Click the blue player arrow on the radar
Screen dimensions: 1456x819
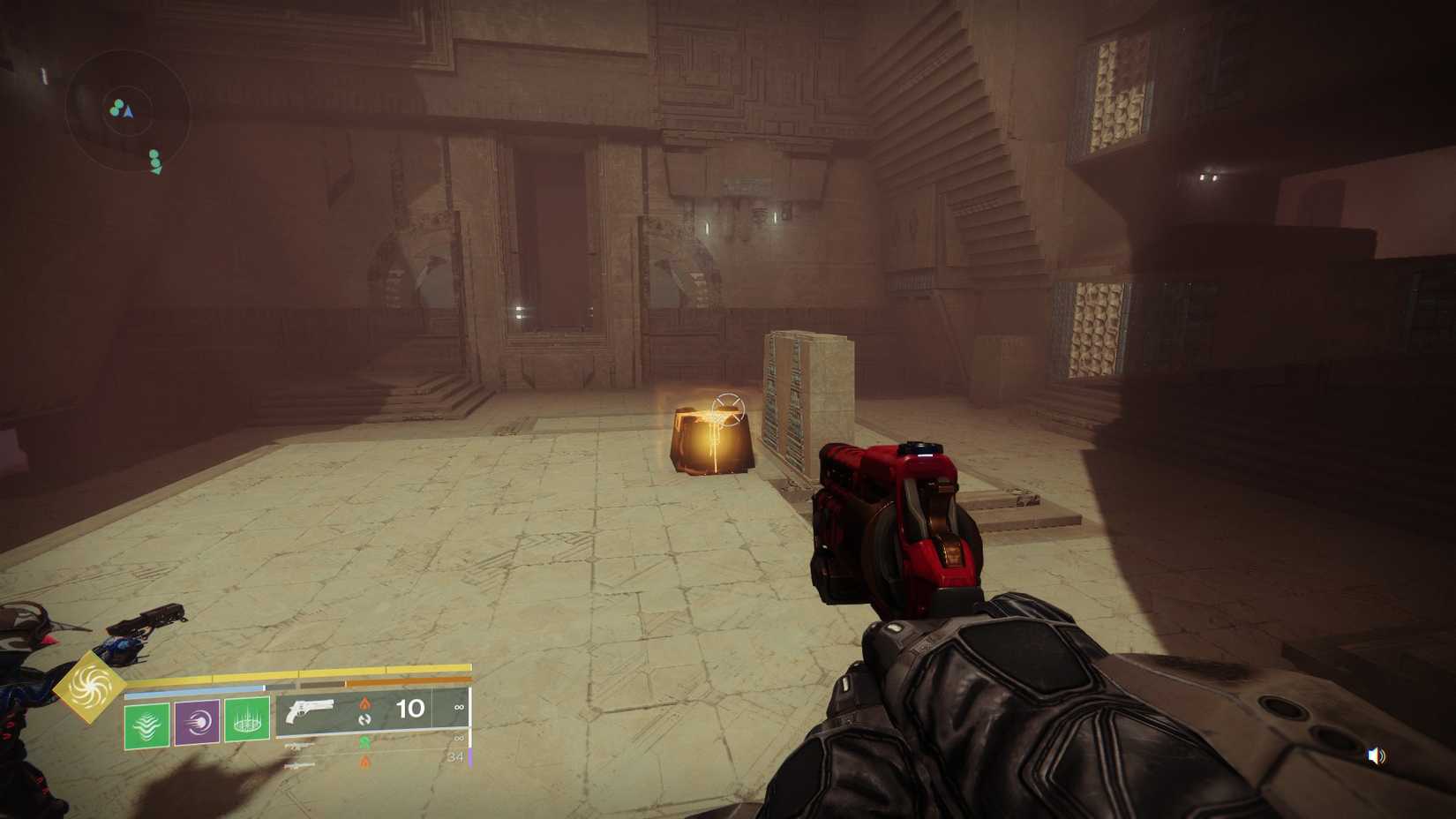[x=128, y=111]
